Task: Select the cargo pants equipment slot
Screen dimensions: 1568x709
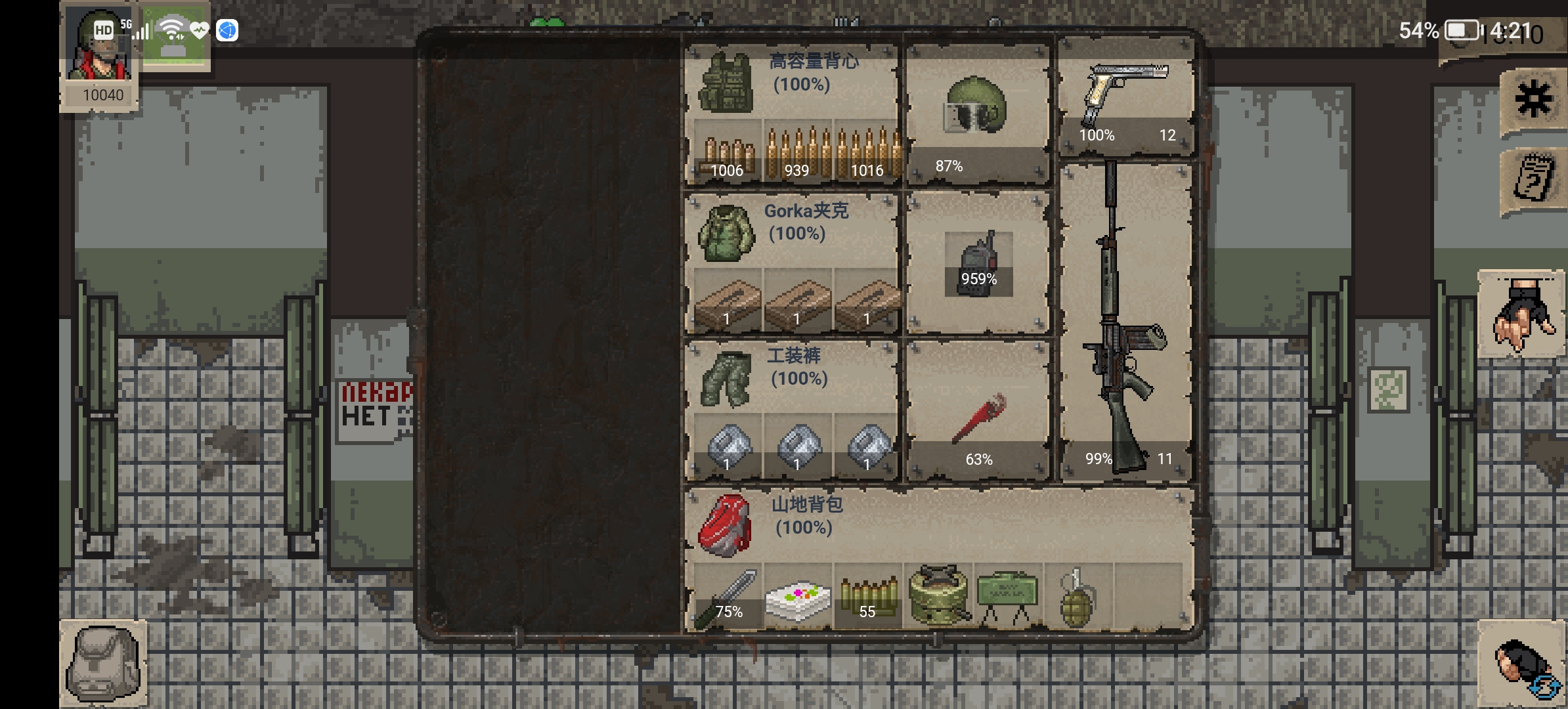Action: pos(726,379)
